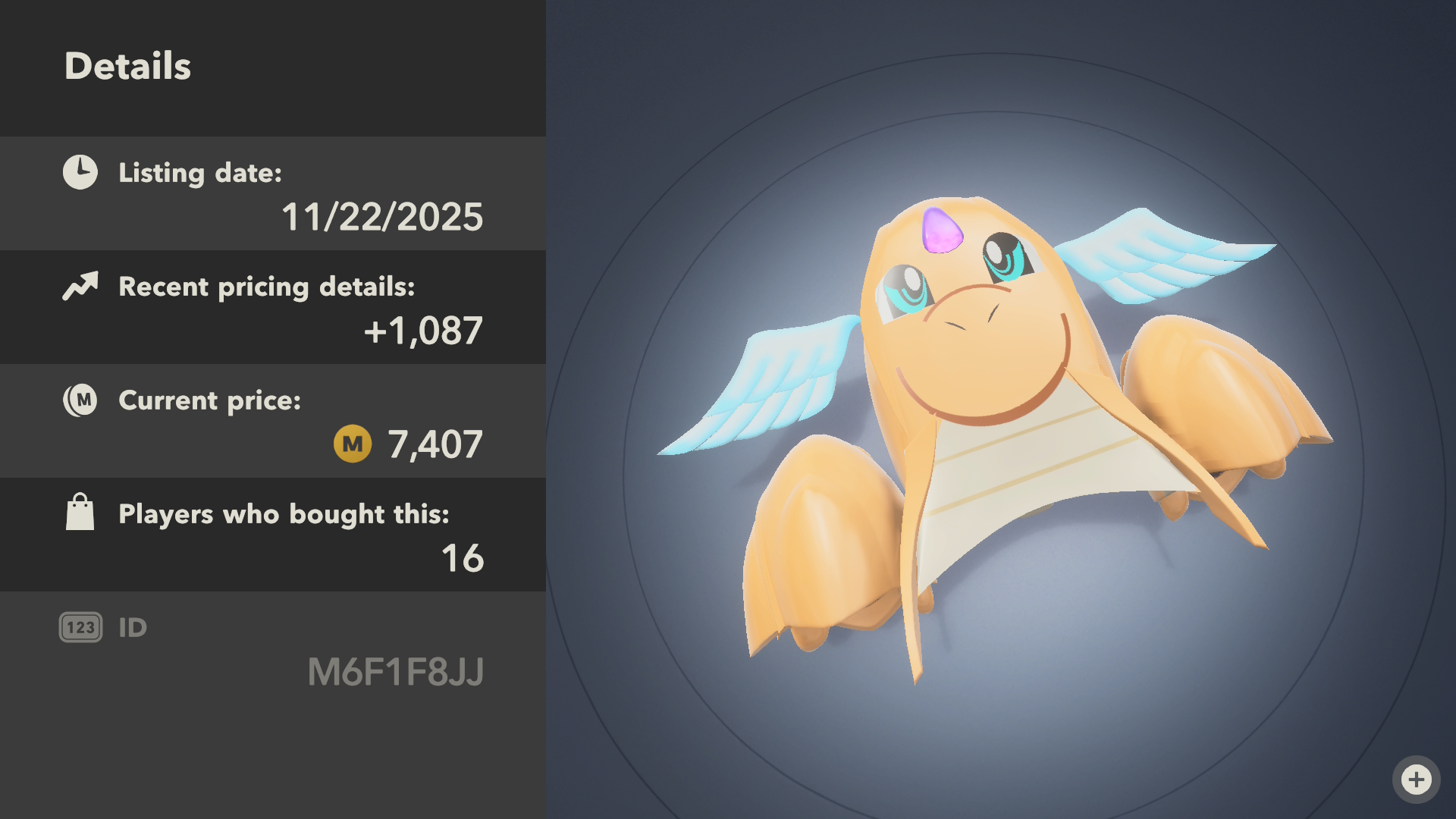This screenshot has height=819, width=1456.
Task: Click the clock face inside the Listing date row
Action: coord(80,172)
